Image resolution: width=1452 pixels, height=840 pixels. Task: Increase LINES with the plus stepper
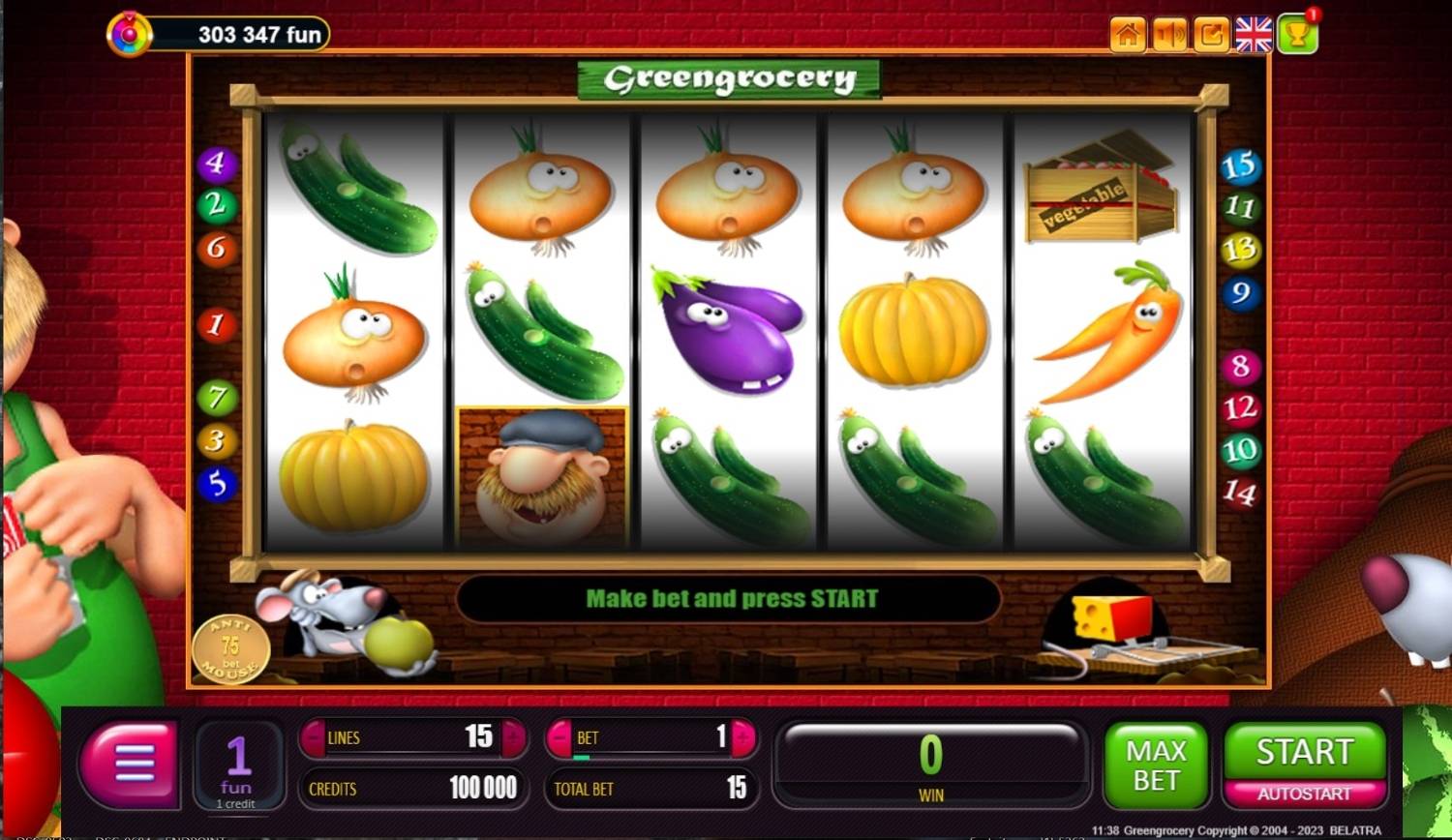pyautogui.click(x=512, y=737)
